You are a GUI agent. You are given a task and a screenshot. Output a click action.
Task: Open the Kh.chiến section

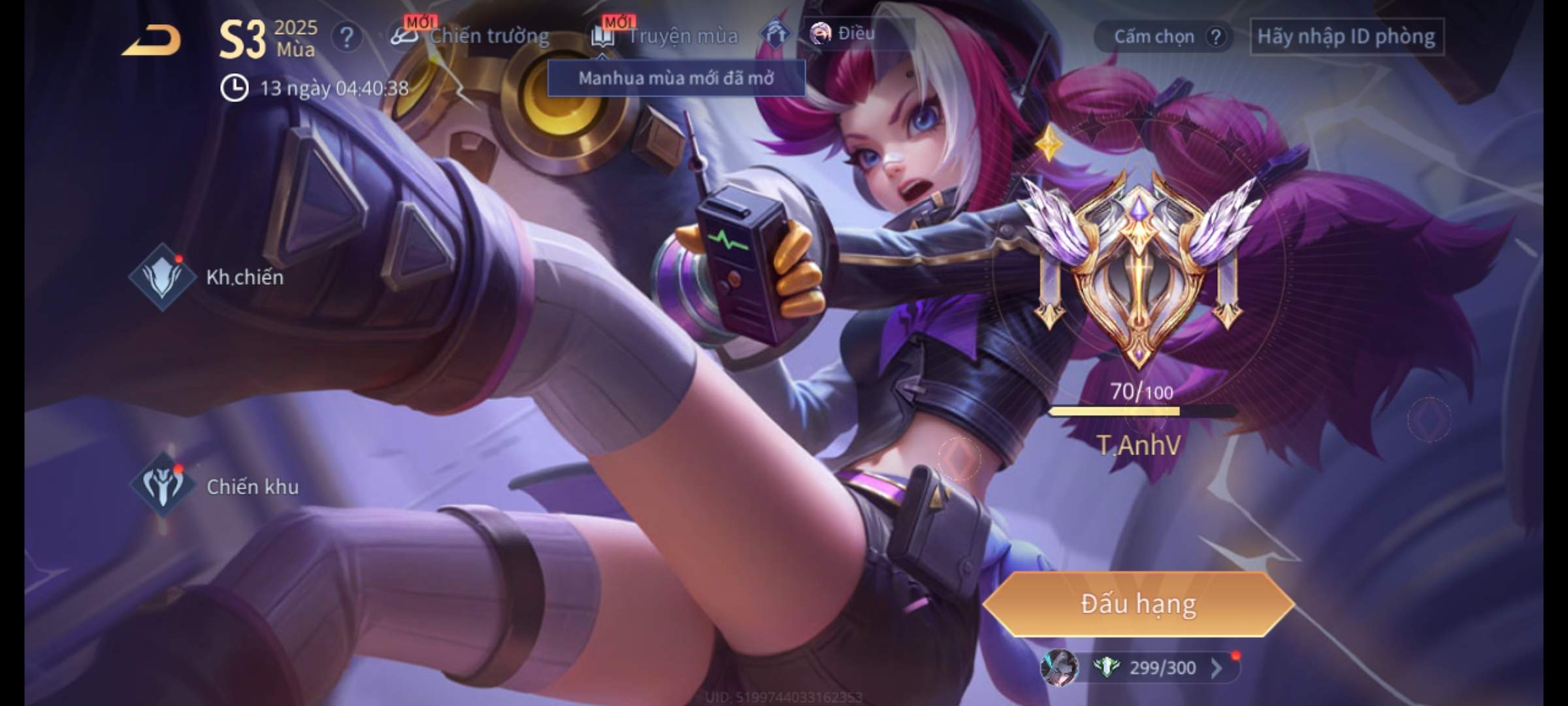point(208,277)
